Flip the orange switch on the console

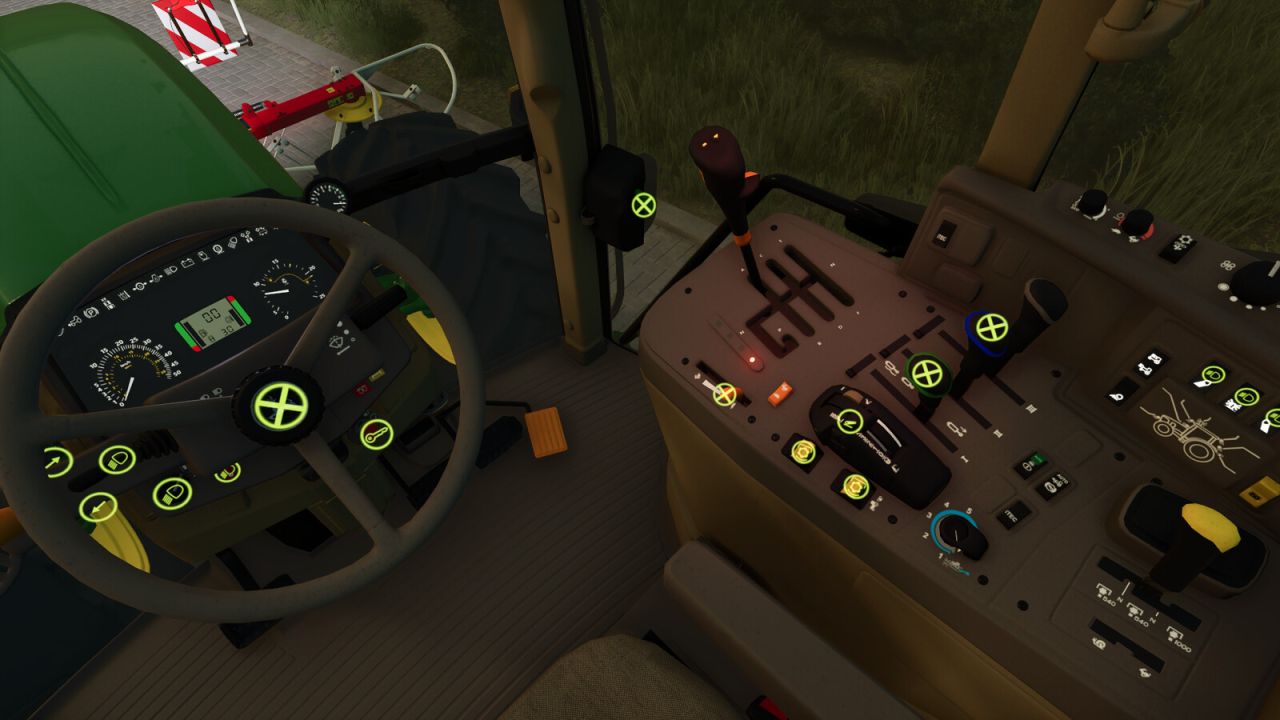point(778,395)
